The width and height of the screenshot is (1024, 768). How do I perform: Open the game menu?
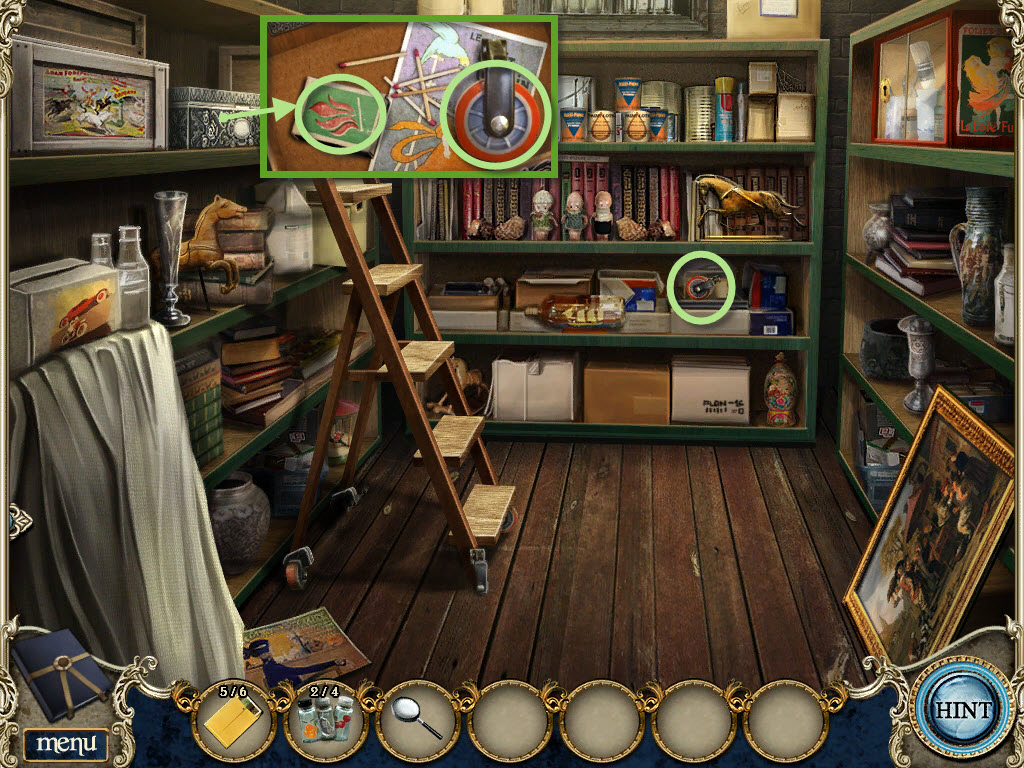pyautogui.click(x=66, y=743)
